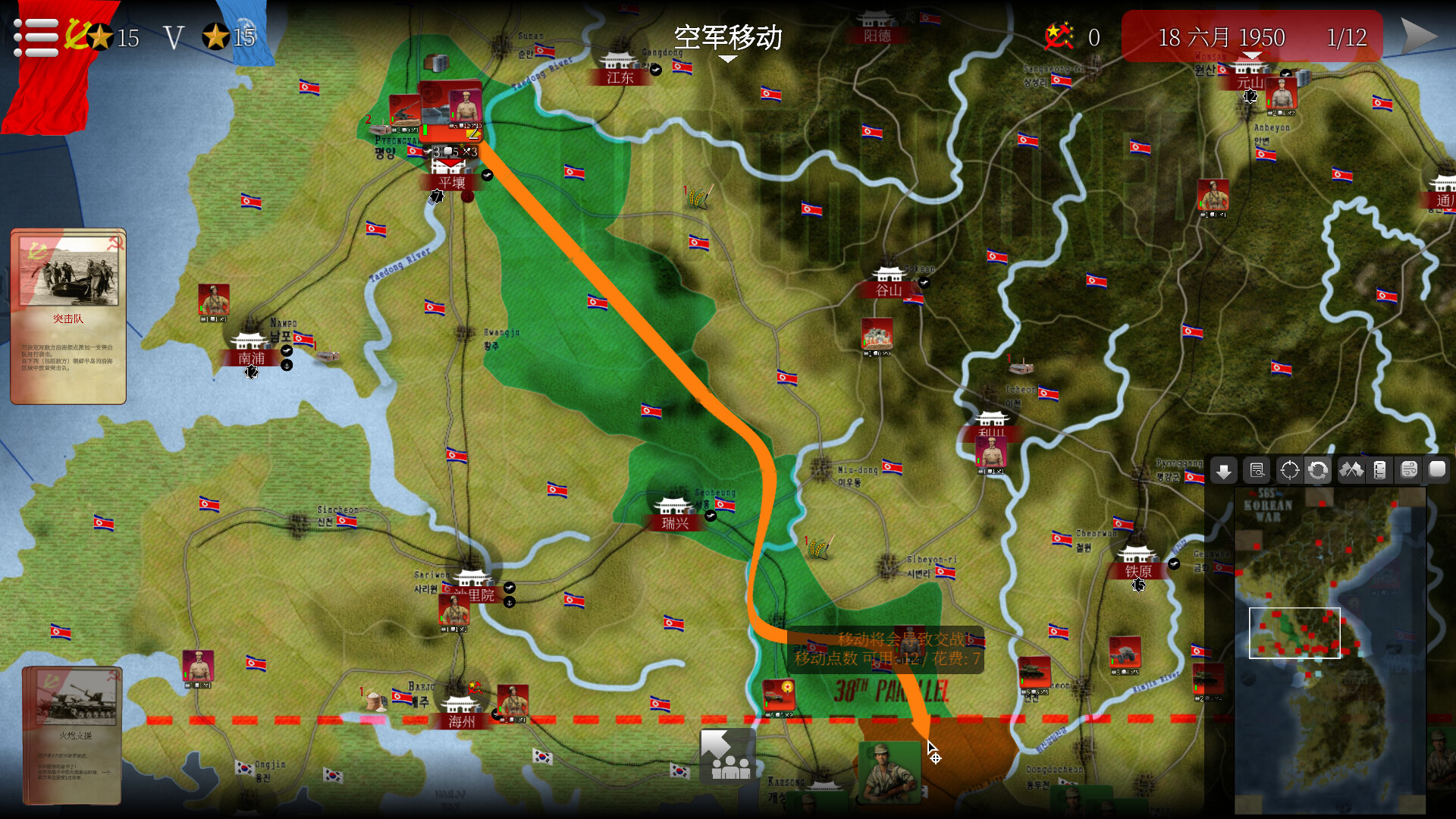Open the battle report icon with magnifying glass
This screenshot has height=819, width=1456.
point(1257,470)
